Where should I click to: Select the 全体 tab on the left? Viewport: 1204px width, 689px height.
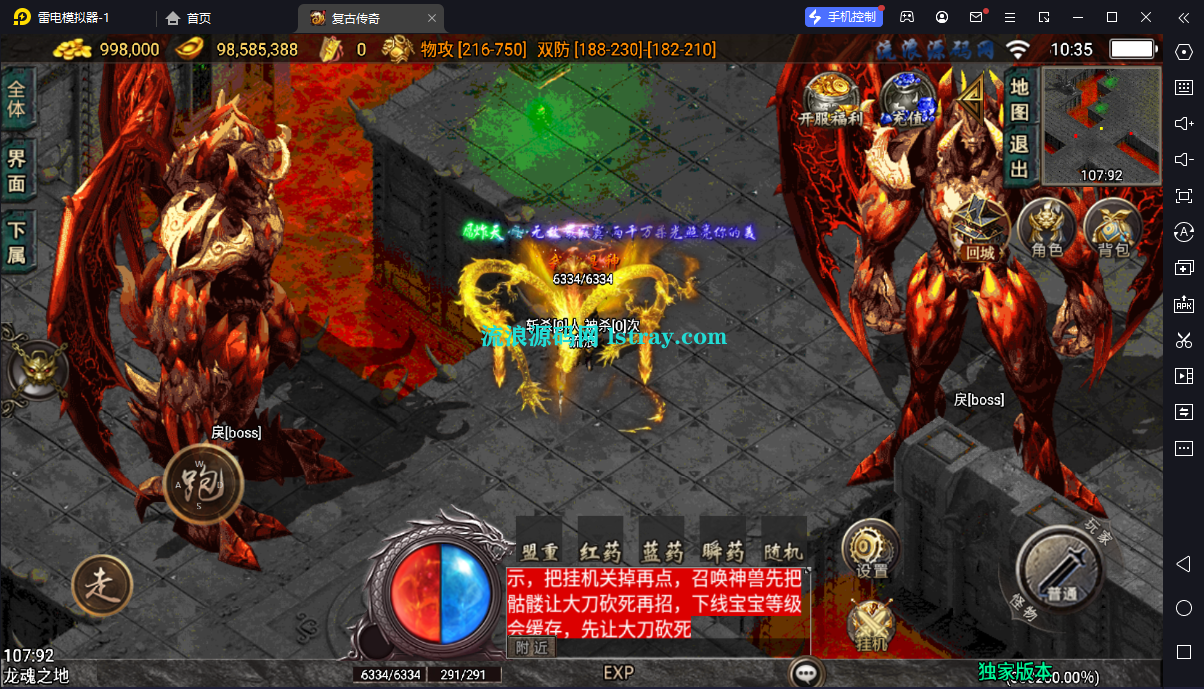point(17,96)
